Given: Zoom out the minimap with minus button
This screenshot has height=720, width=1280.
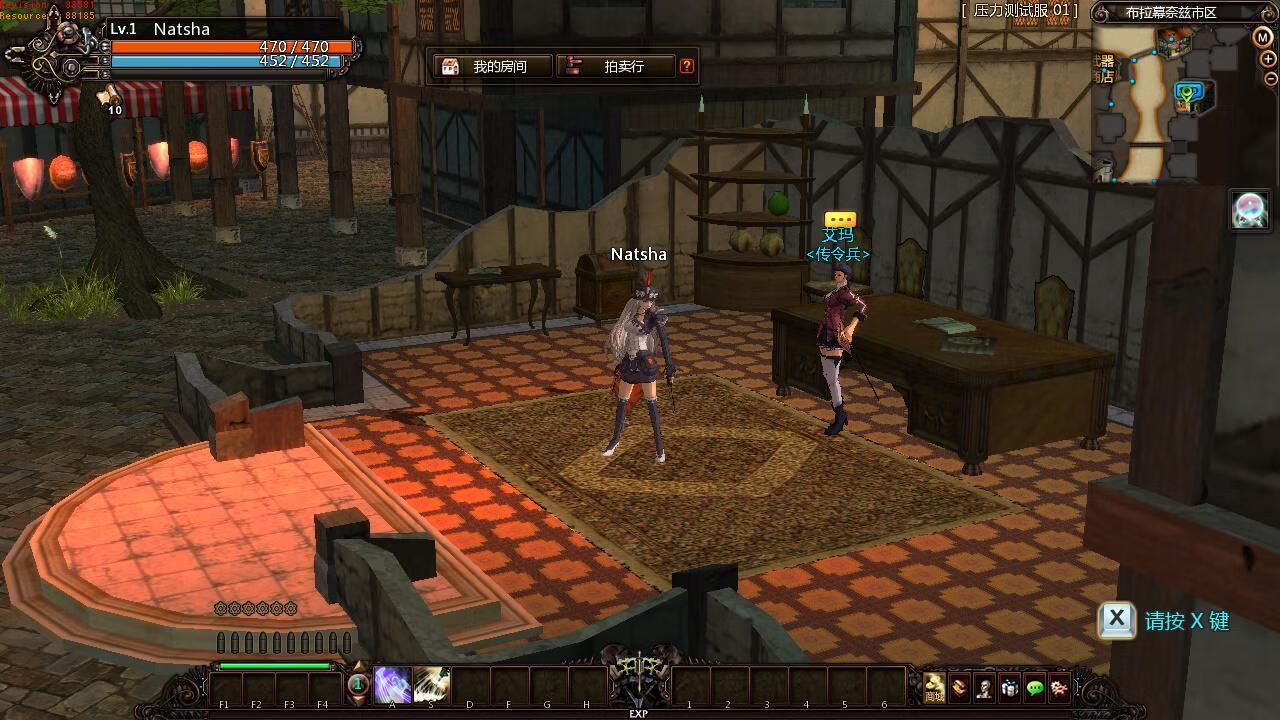Looking at the screenshot, I should pos(1270,79).
